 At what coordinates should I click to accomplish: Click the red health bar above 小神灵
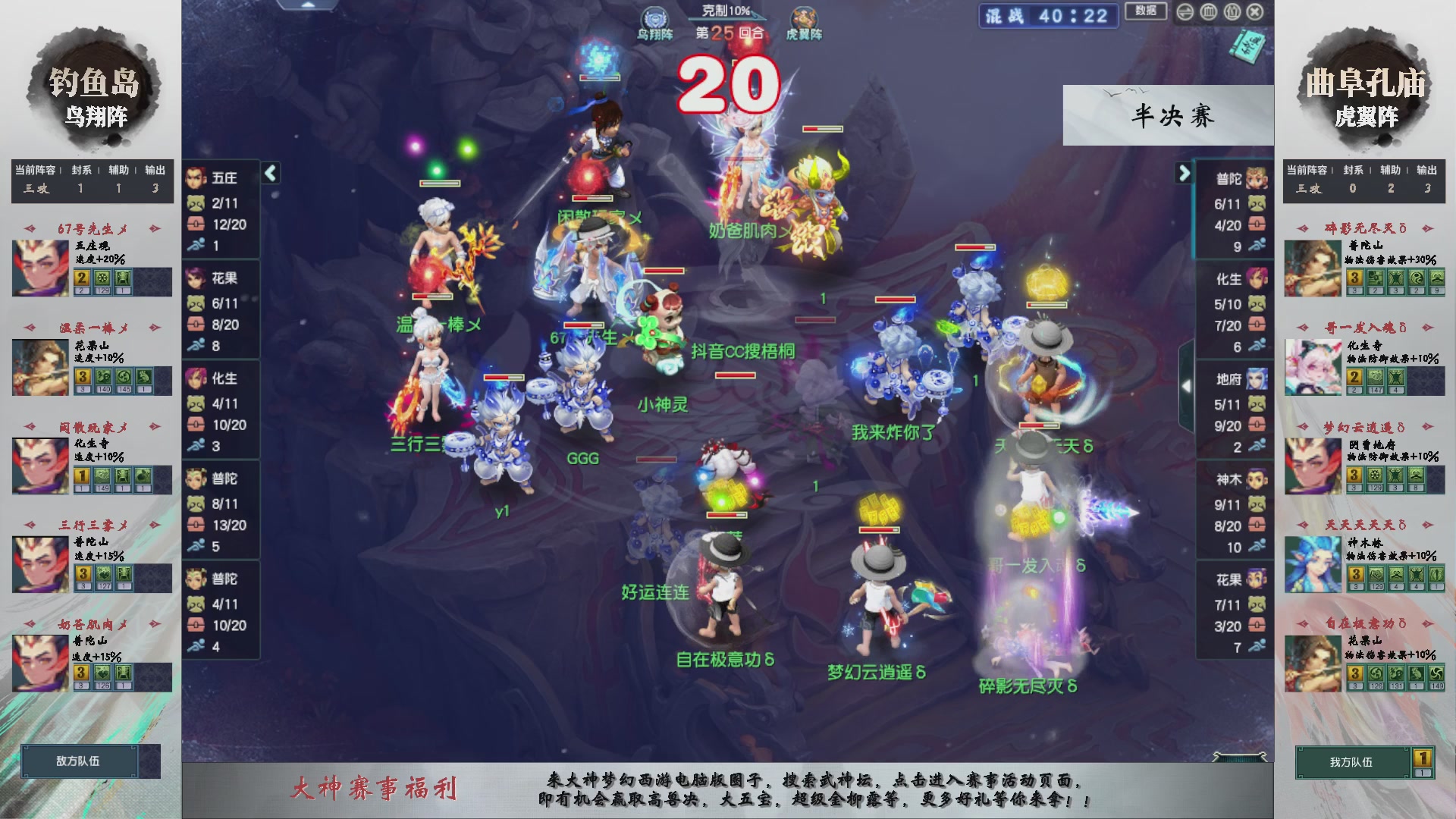(x=735, y=375)
